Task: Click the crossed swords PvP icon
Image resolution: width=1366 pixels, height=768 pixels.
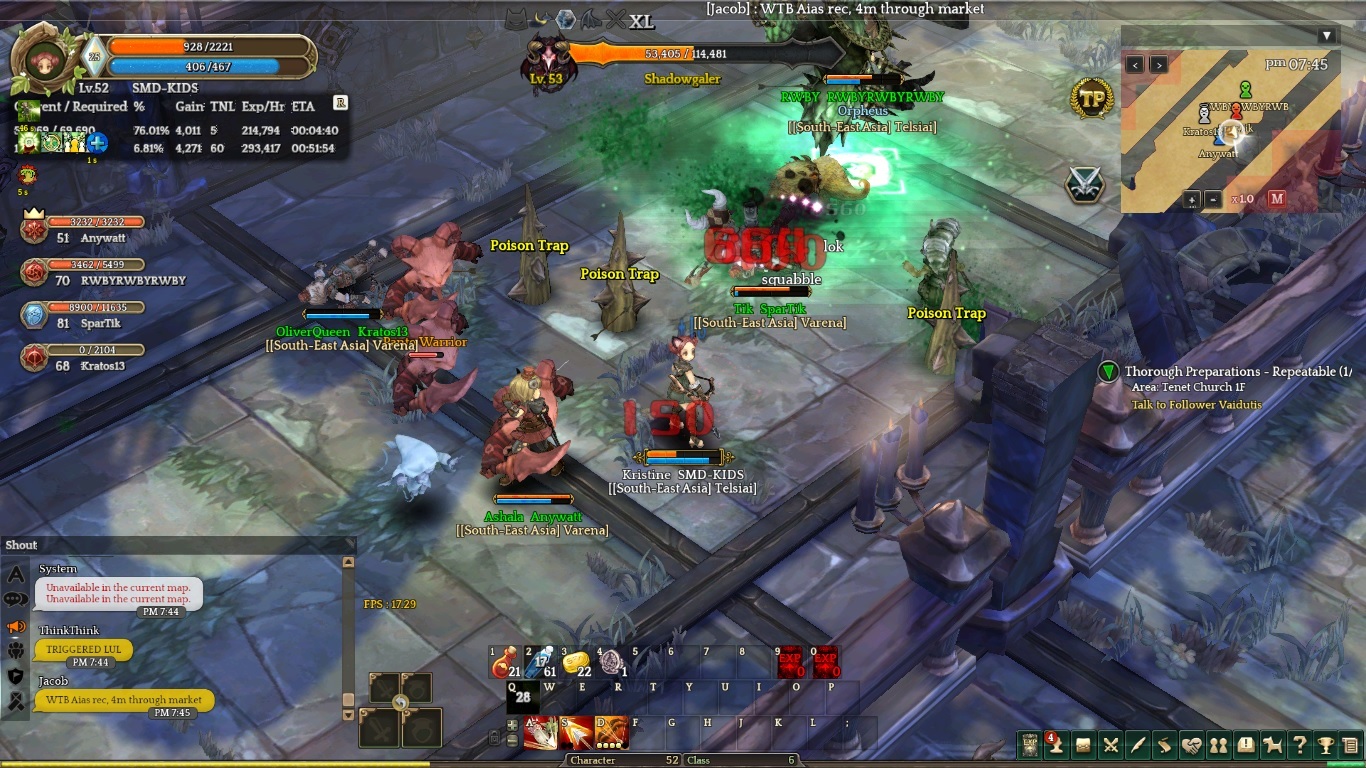Action: coord(1085,184)
